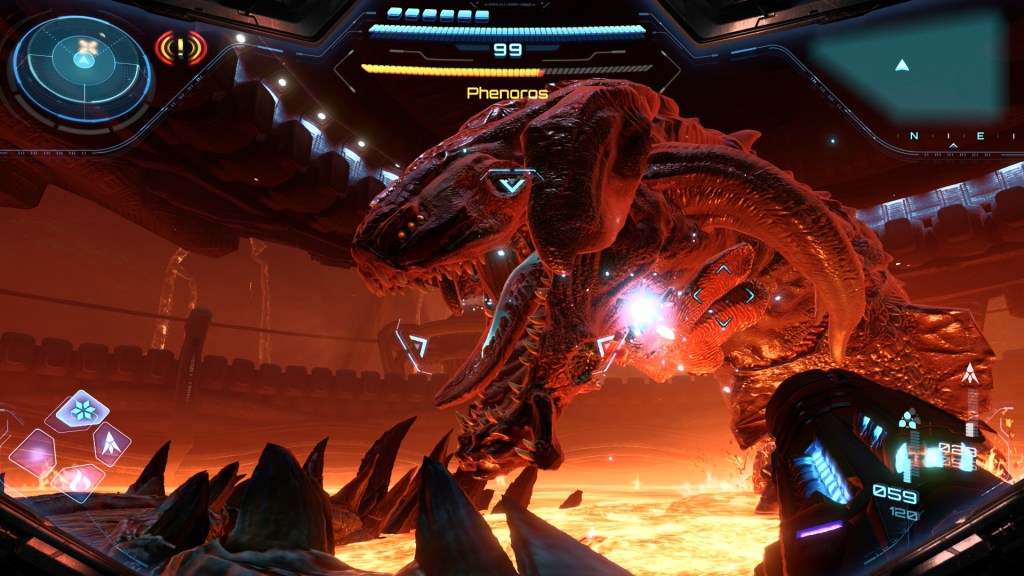
Task: Choose the missile diamond in the weapon selector
Action: 109,441
